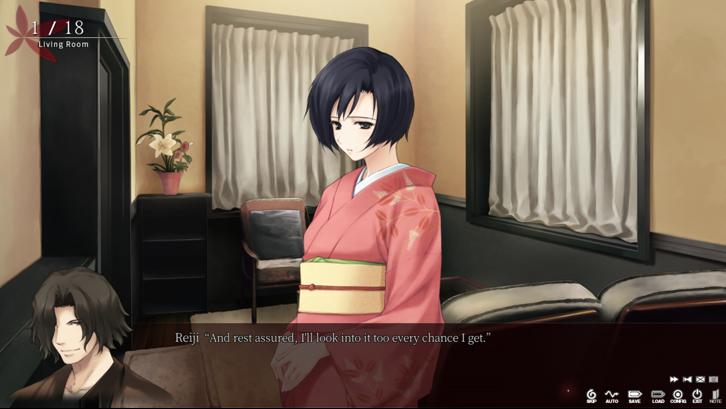Open the Note book icon
Image resolution: width=726 pixels, height=409 pixels.
715,395
